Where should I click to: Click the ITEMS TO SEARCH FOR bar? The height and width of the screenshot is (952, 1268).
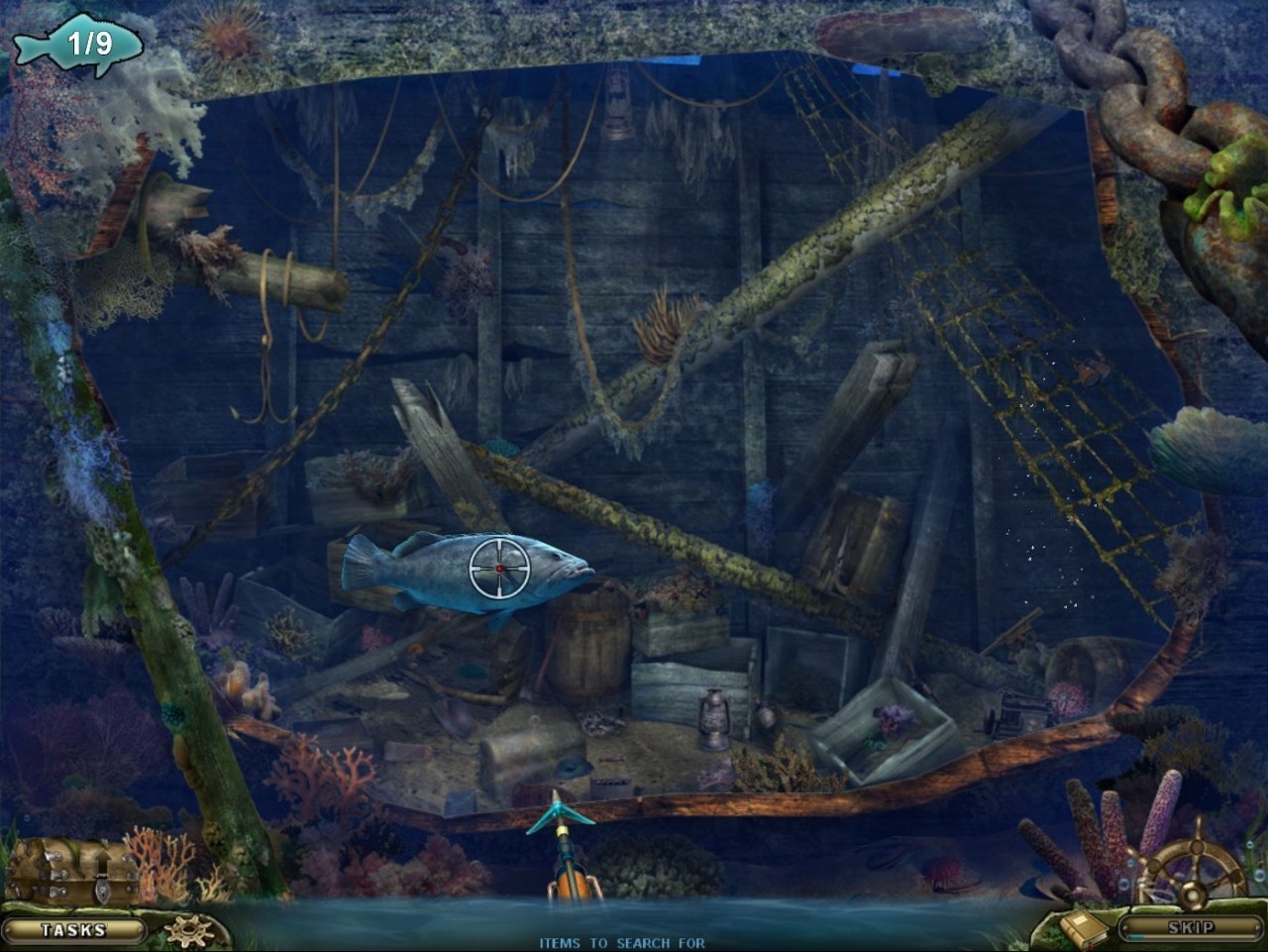click(622, 942)
